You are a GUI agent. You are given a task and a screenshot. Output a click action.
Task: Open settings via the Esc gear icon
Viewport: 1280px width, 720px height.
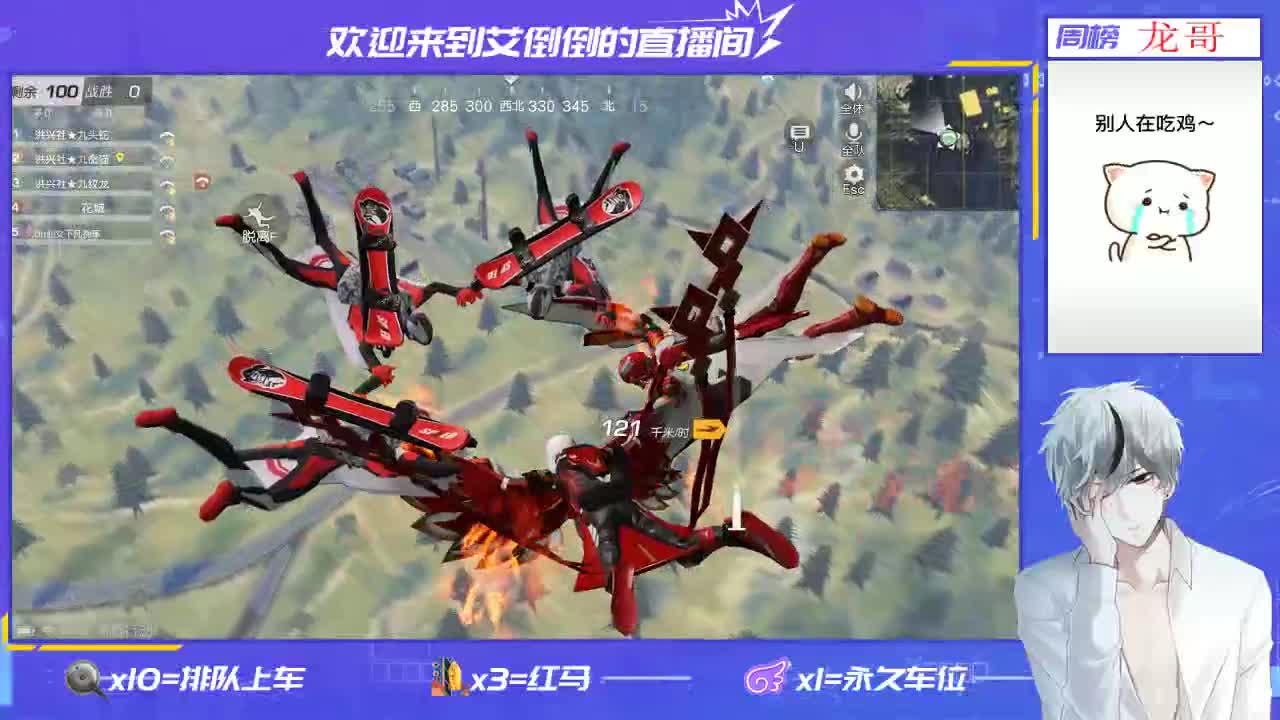click(x=852, y=172)
